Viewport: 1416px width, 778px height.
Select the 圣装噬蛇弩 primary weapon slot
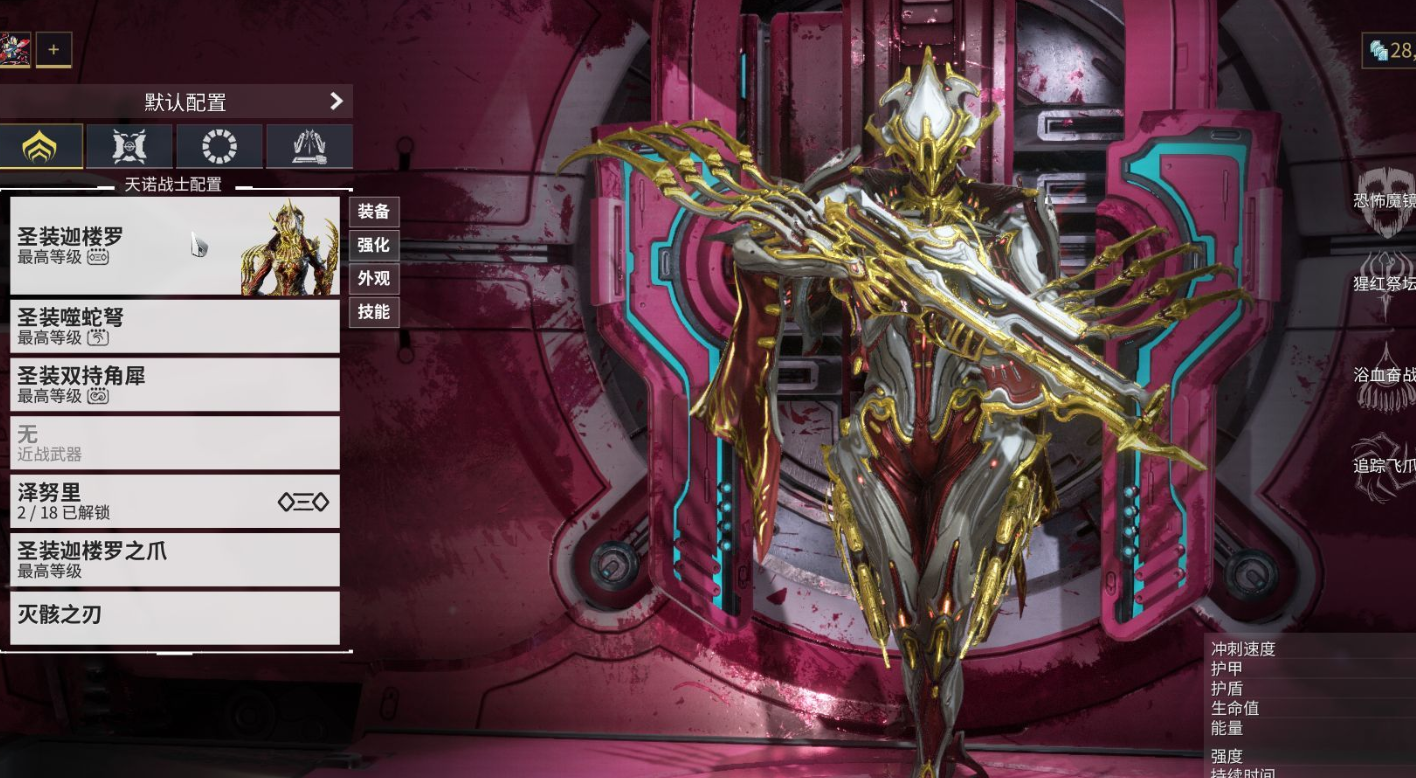coord(175,326)
